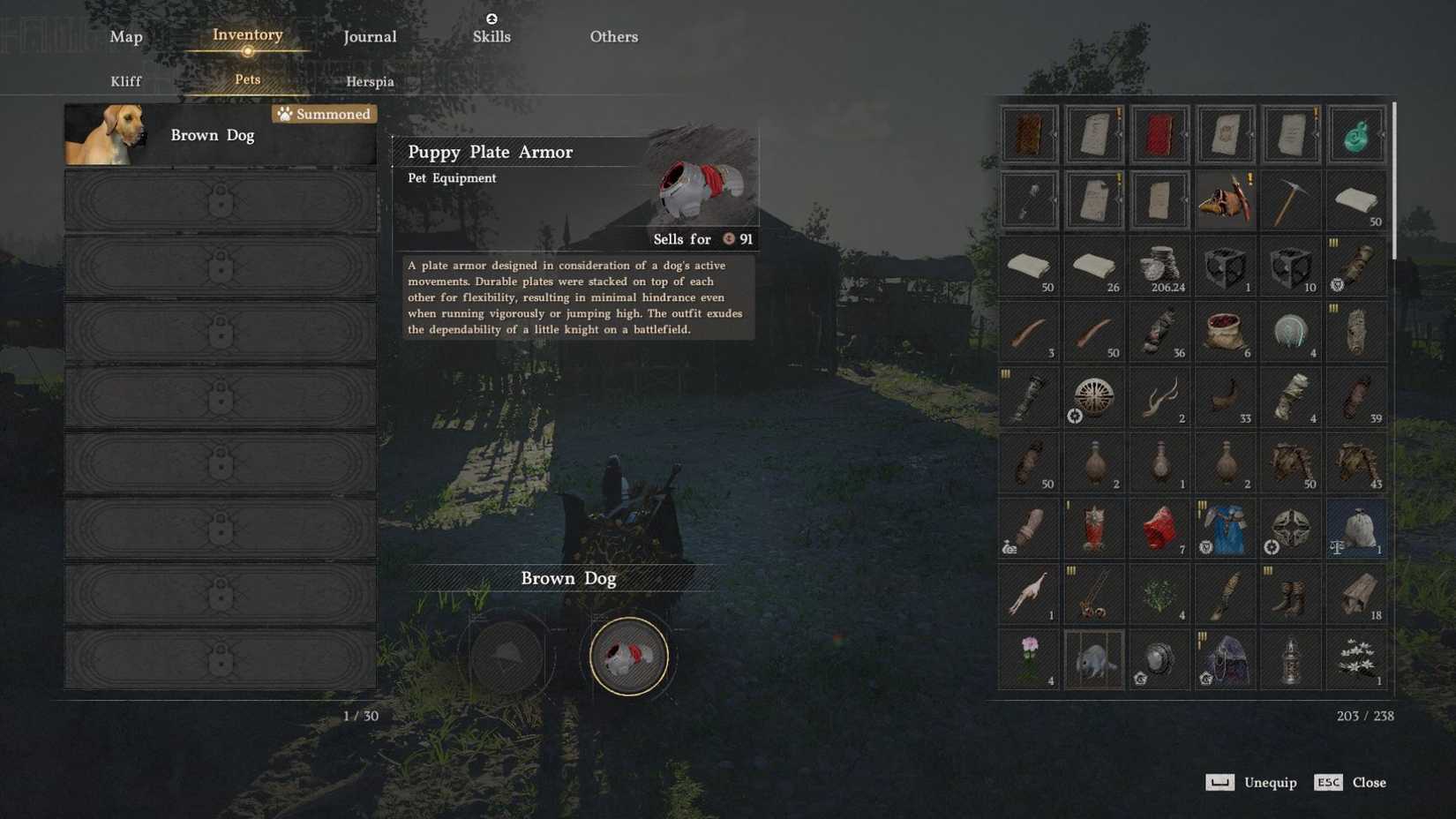Select the caged rat item
This screenshot has width=1456, height=819.
click(x=1094, y=659)
